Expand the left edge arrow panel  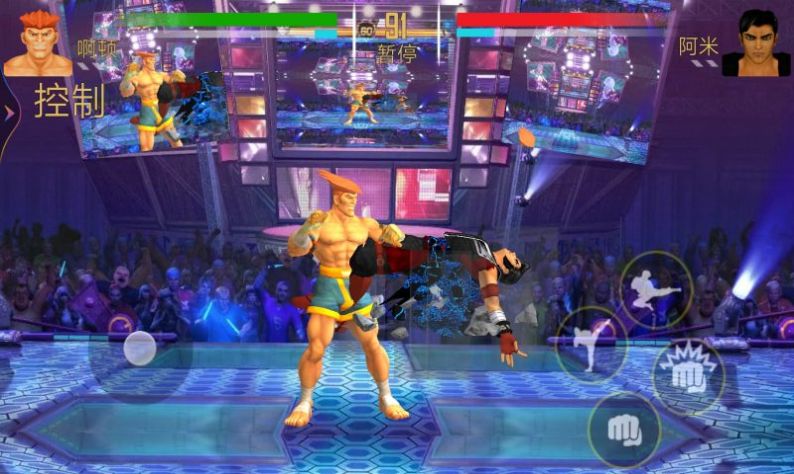[9, 112]
